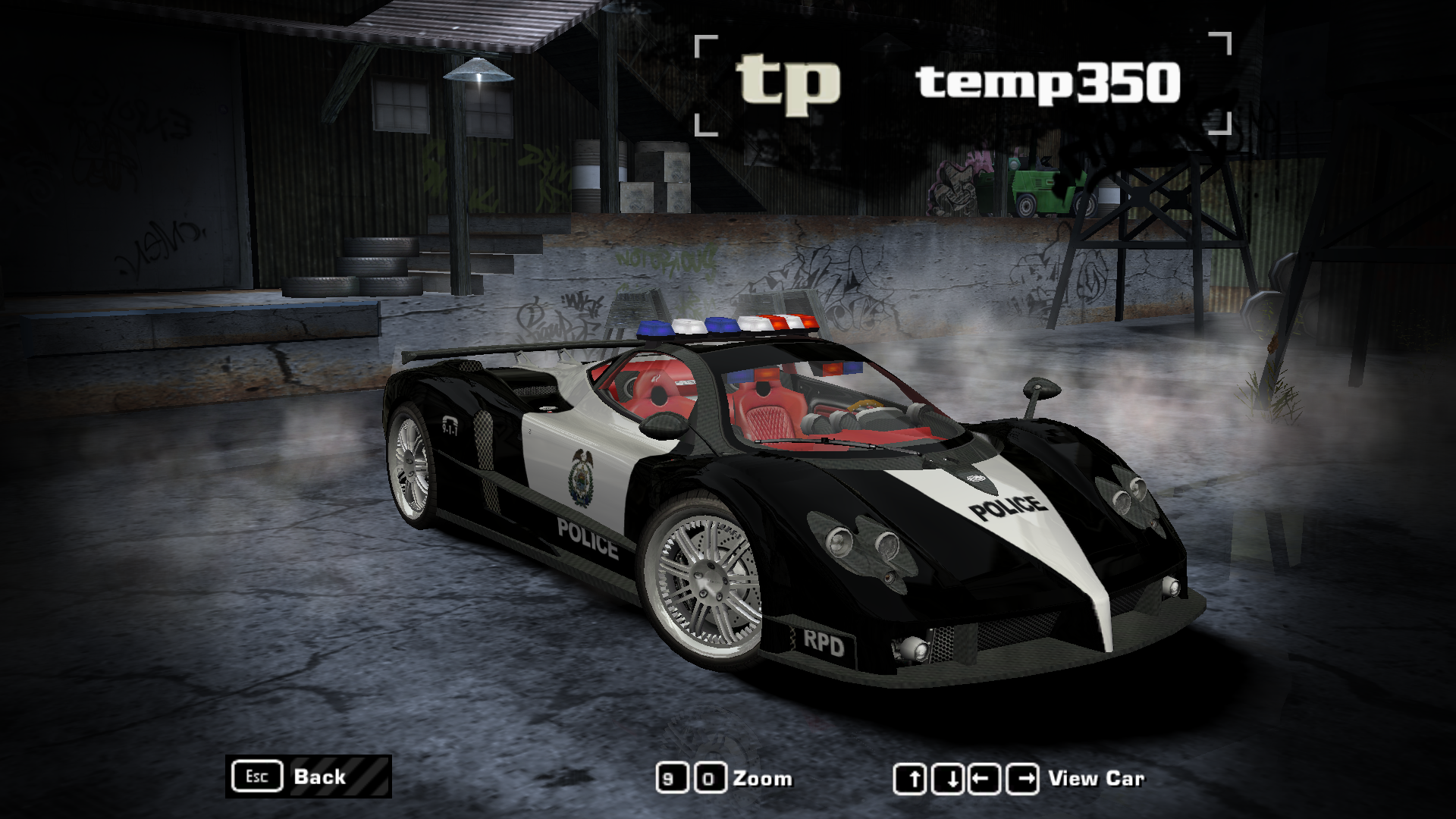Click the down arrow View Car icon
The height and width of the screenshot is (819, 1456).
[946, 777]
